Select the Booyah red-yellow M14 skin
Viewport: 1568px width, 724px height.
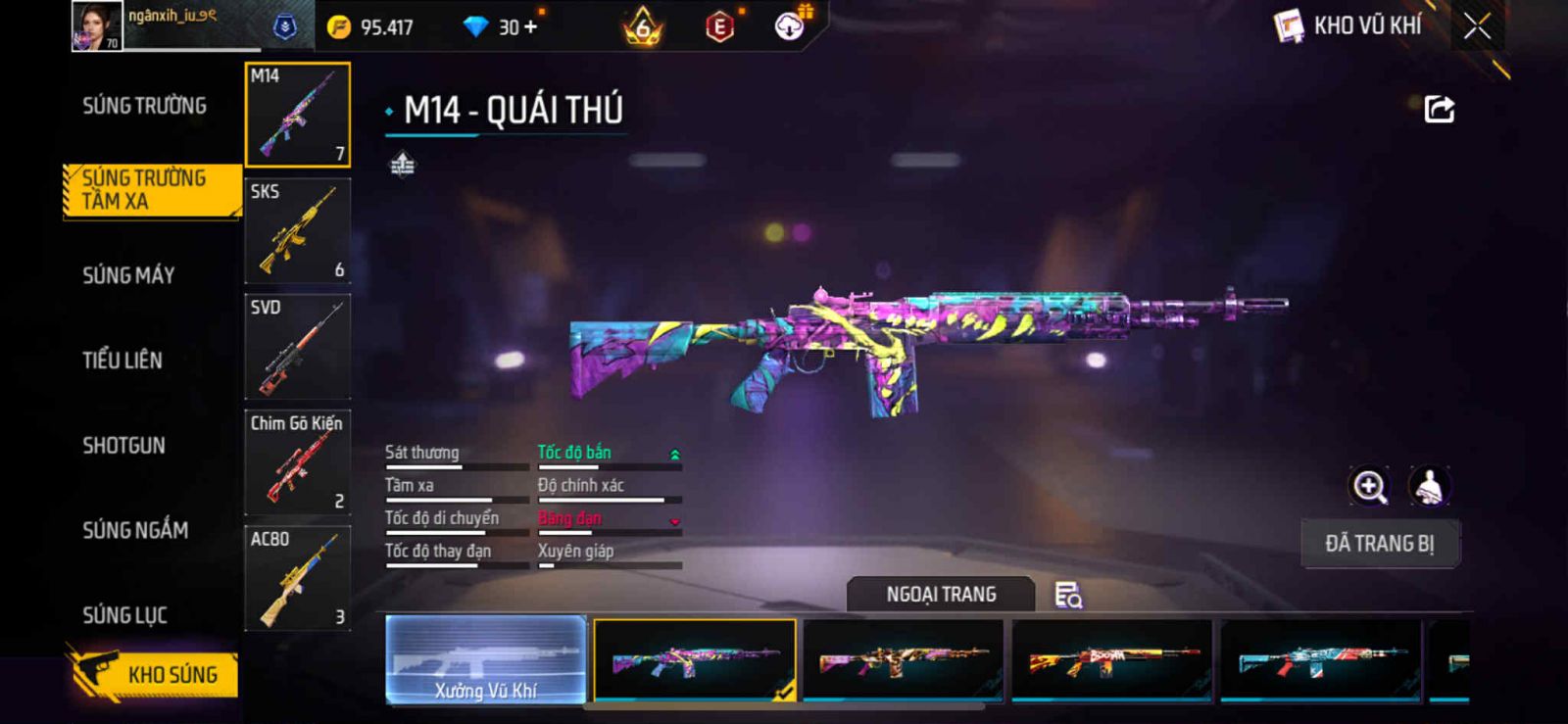[x=1111, y=660]
